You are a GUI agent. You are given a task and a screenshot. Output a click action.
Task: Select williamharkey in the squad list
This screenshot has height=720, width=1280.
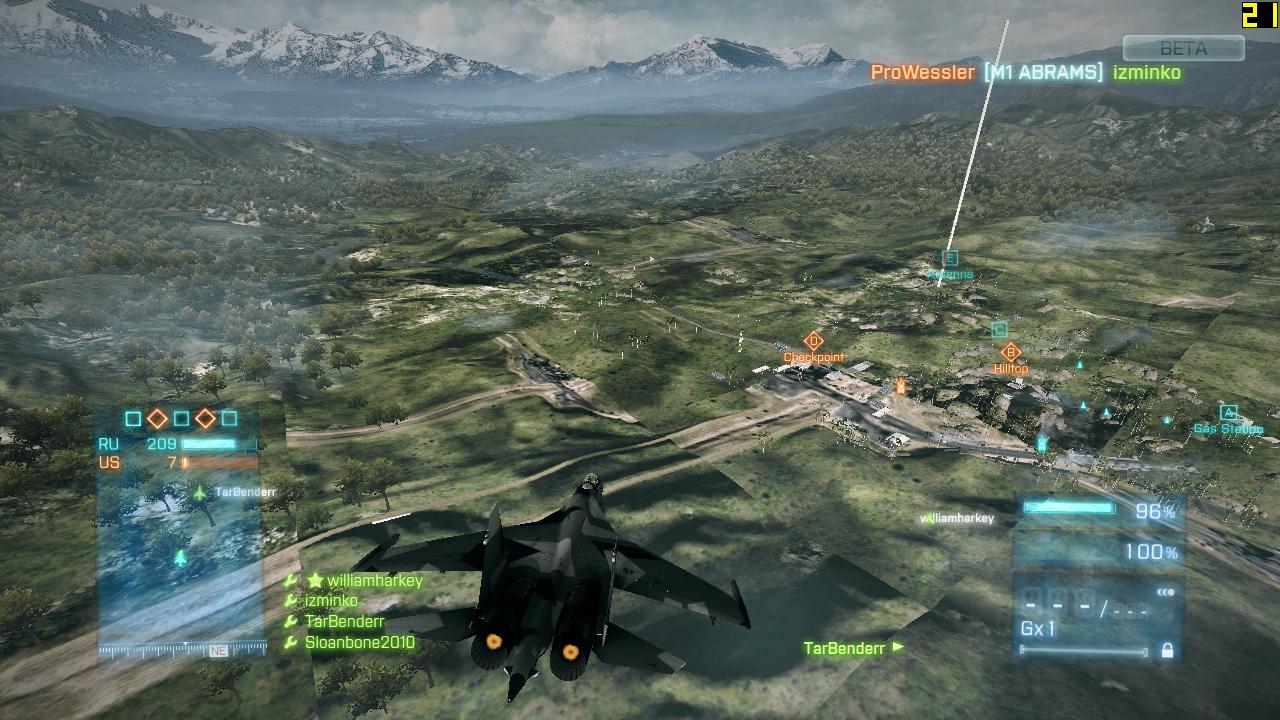click(374, 581)
